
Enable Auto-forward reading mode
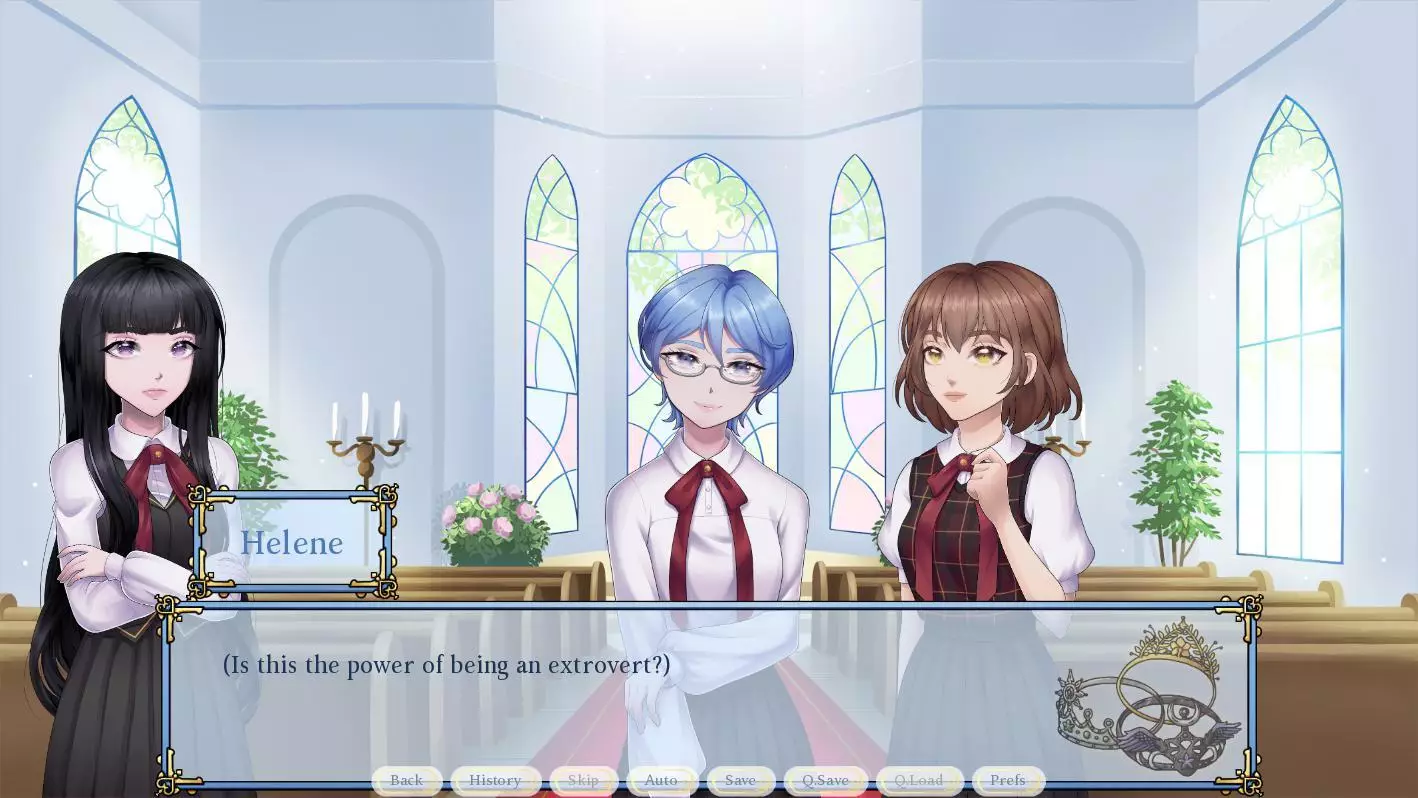[x=661, y=780]
